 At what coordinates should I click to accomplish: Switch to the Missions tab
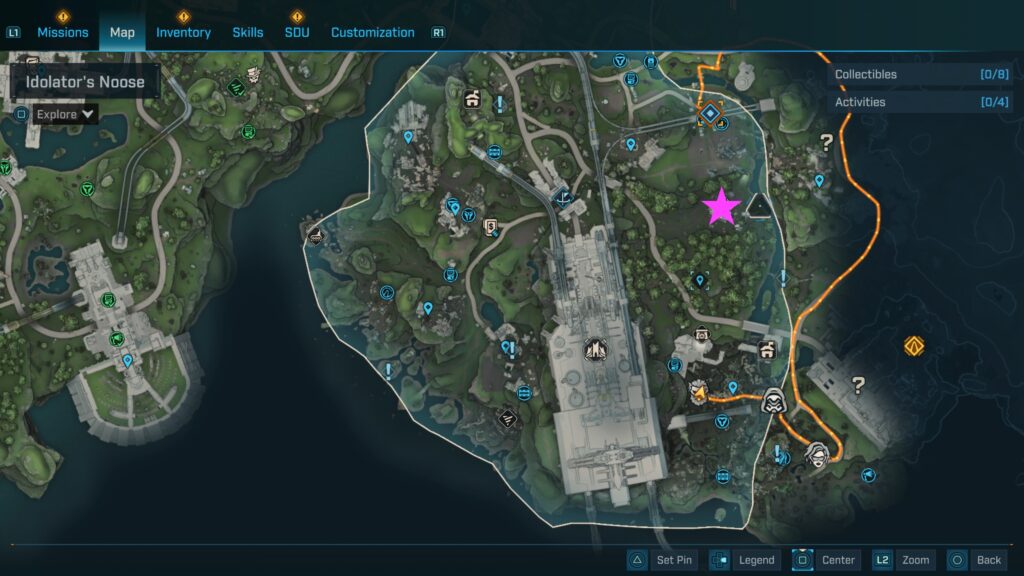(62, 32)
